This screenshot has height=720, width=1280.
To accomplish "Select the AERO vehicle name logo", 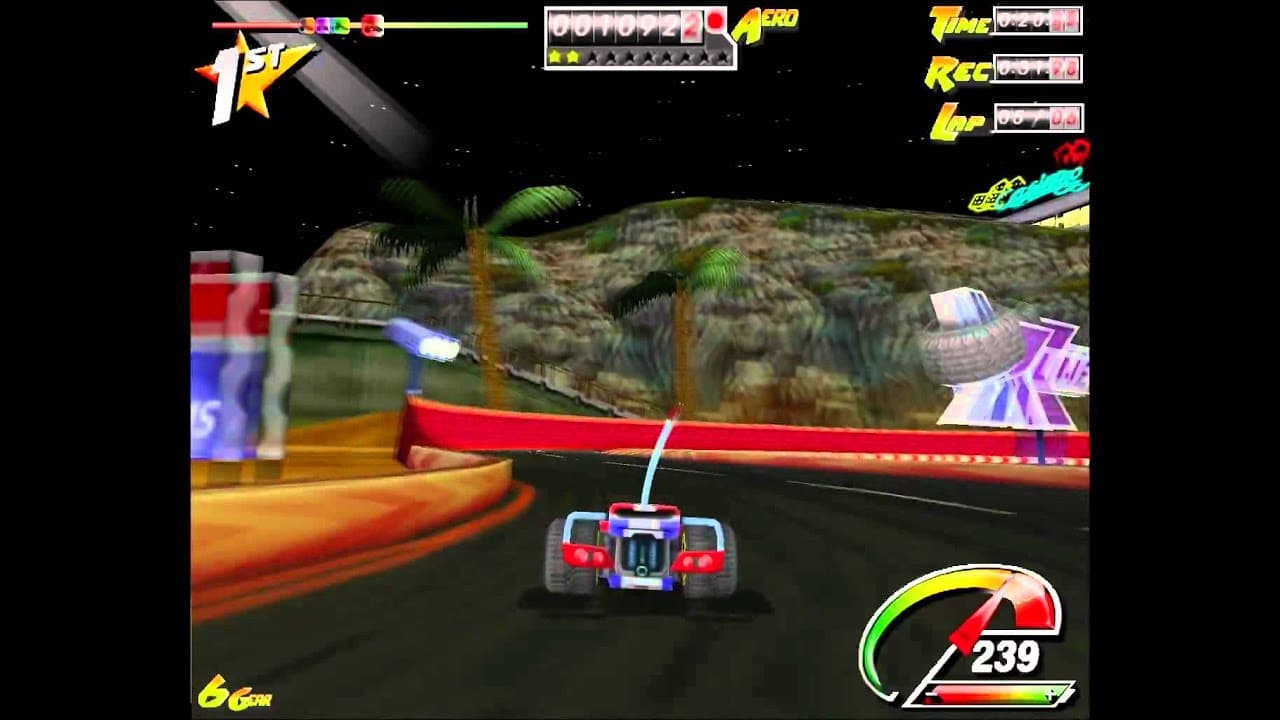I will [x=764, y=21].
